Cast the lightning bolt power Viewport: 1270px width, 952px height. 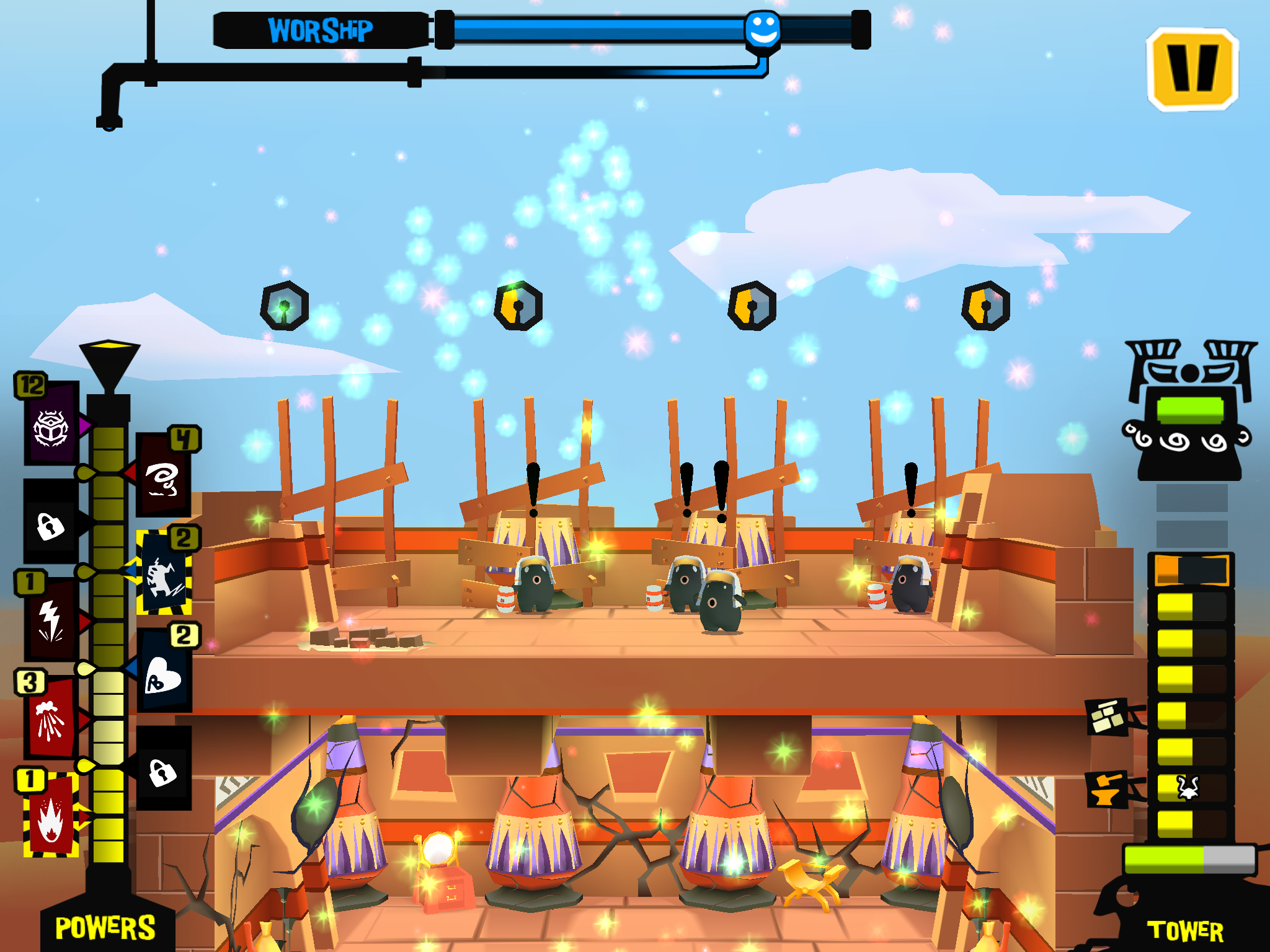(x=51, y=620)
